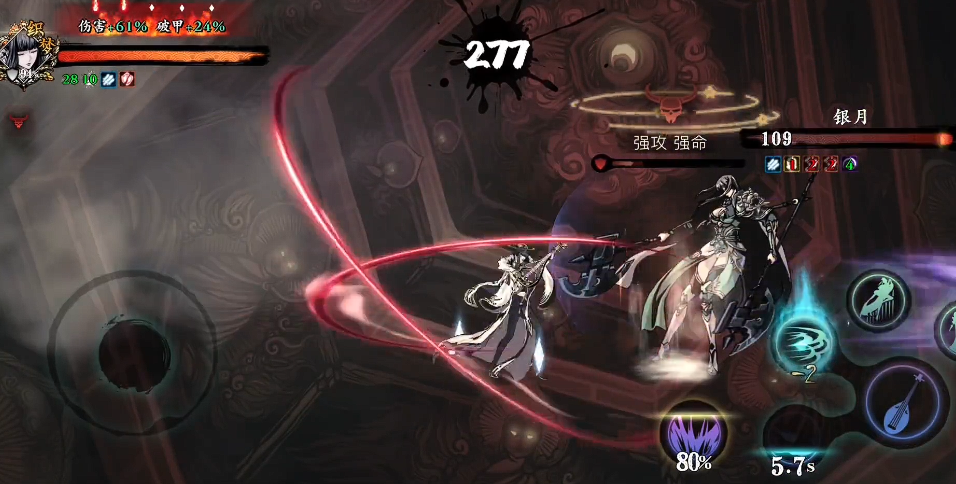Tap the skill on 5.7s cooldown
Image resolution: width=956 pixels, height=484 pixels.
[793, 433]
